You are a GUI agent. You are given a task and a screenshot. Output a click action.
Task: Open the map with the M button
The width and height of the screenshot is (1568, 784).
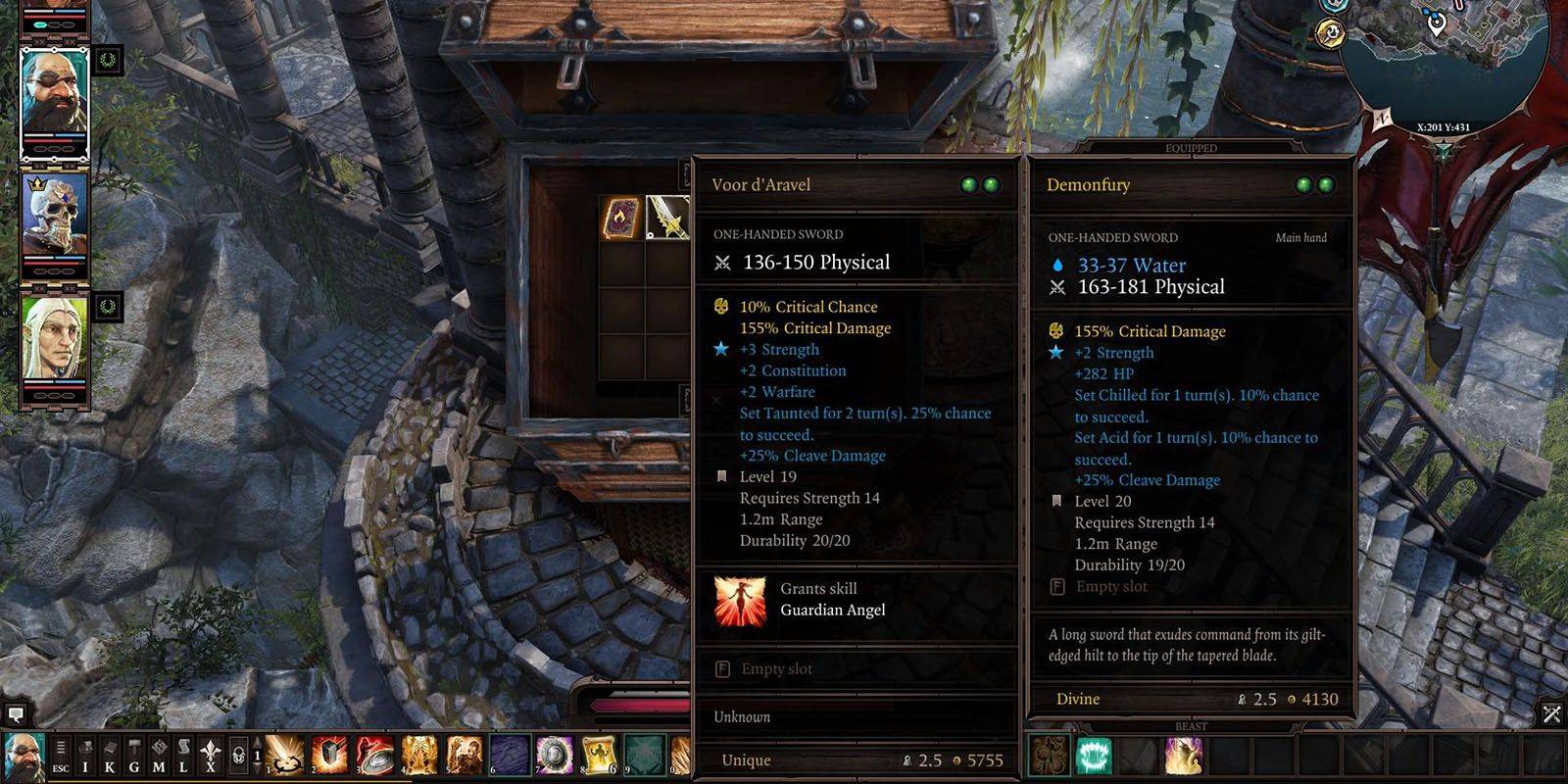pyautogui.click(x=158, y=757)
